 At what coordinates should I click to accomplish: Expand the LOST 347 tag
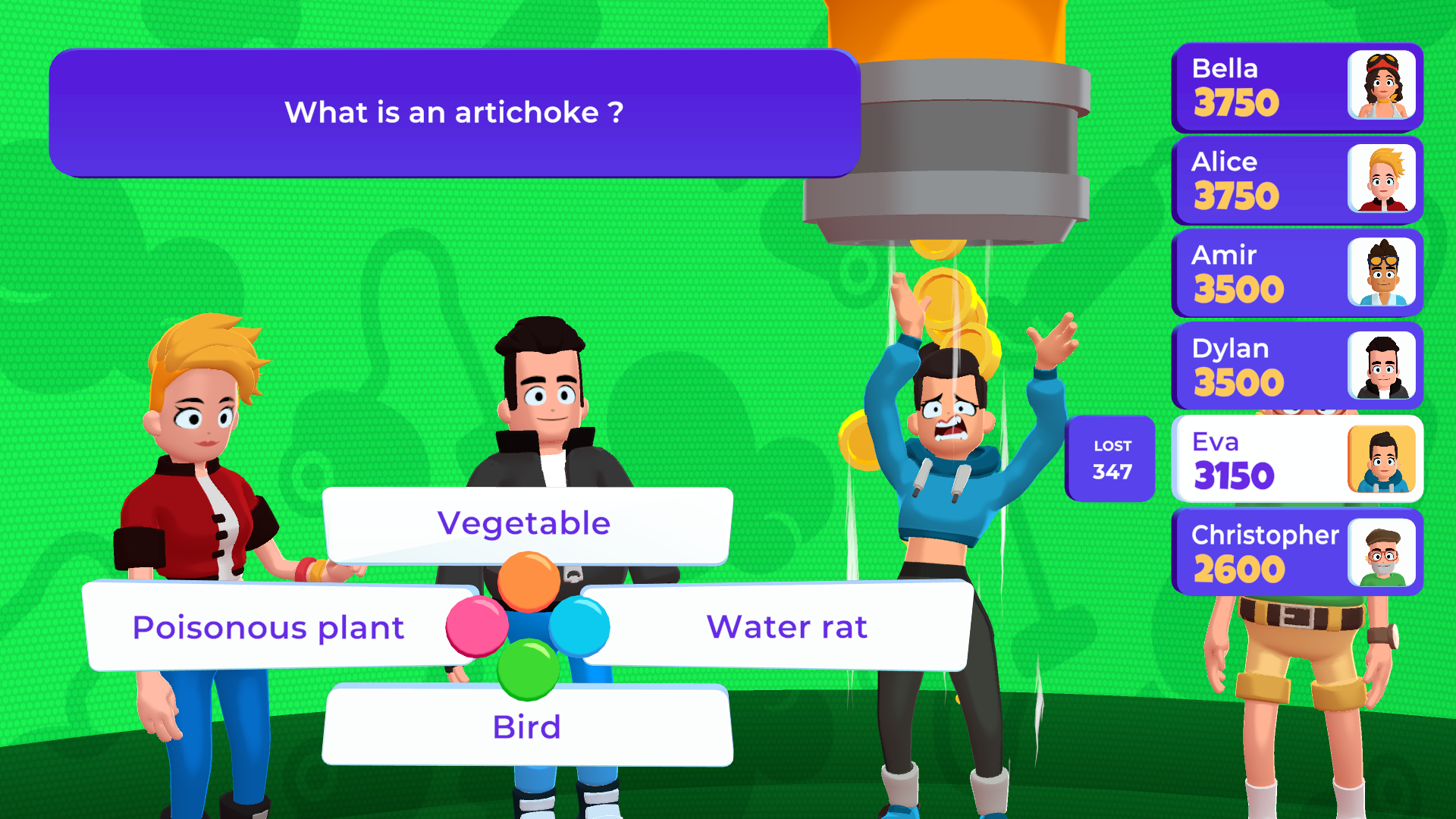click(1110, 459)
